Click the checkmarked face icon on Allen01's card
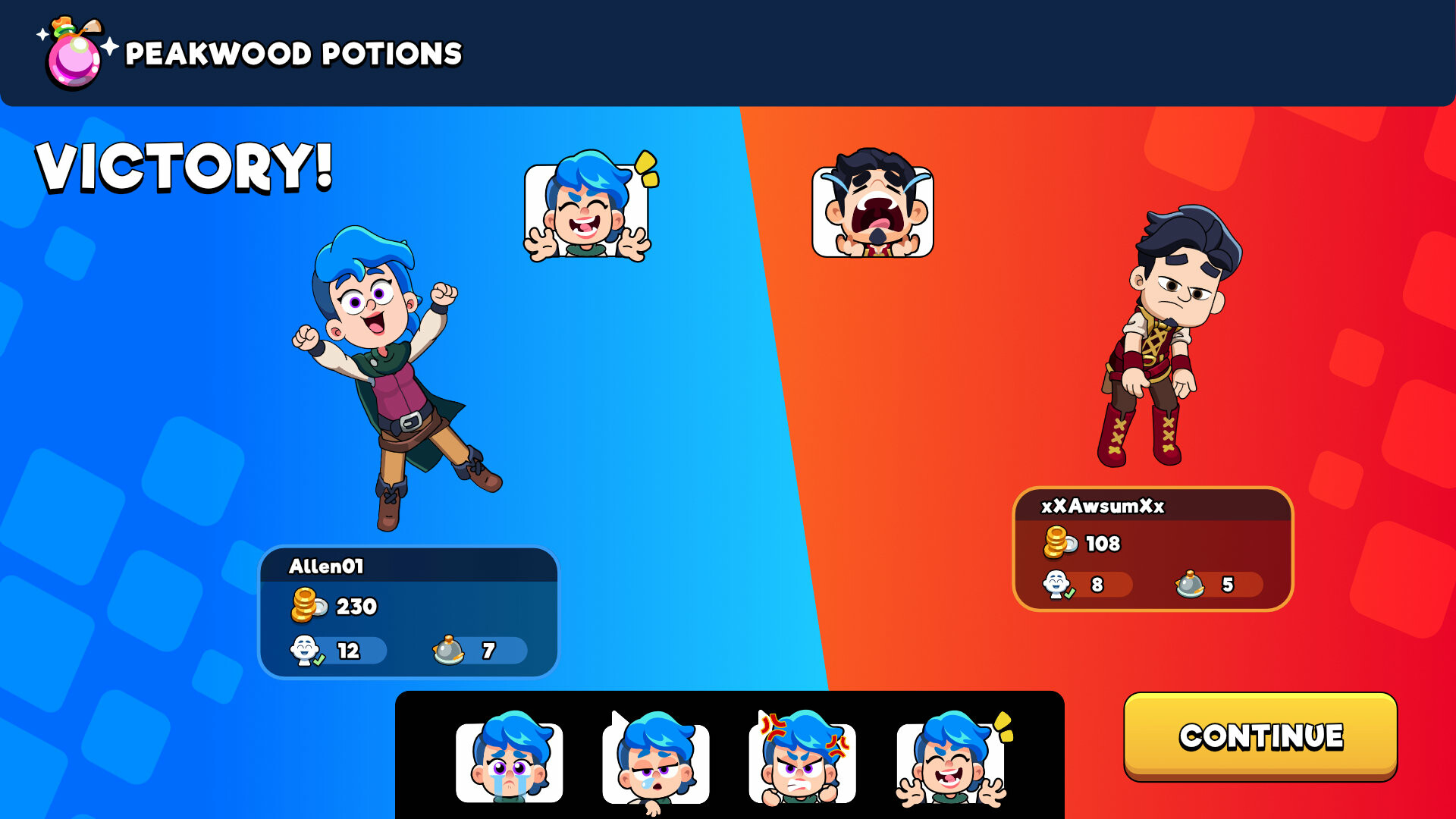Image resolution: width=1456 pixels, height=819 pixels. tap(305, 650)
